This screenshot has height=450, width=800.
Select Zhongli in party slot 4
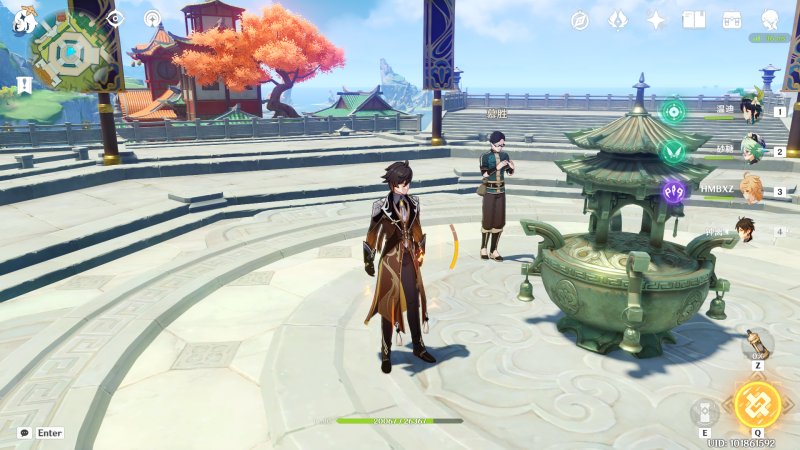(745, 230)
